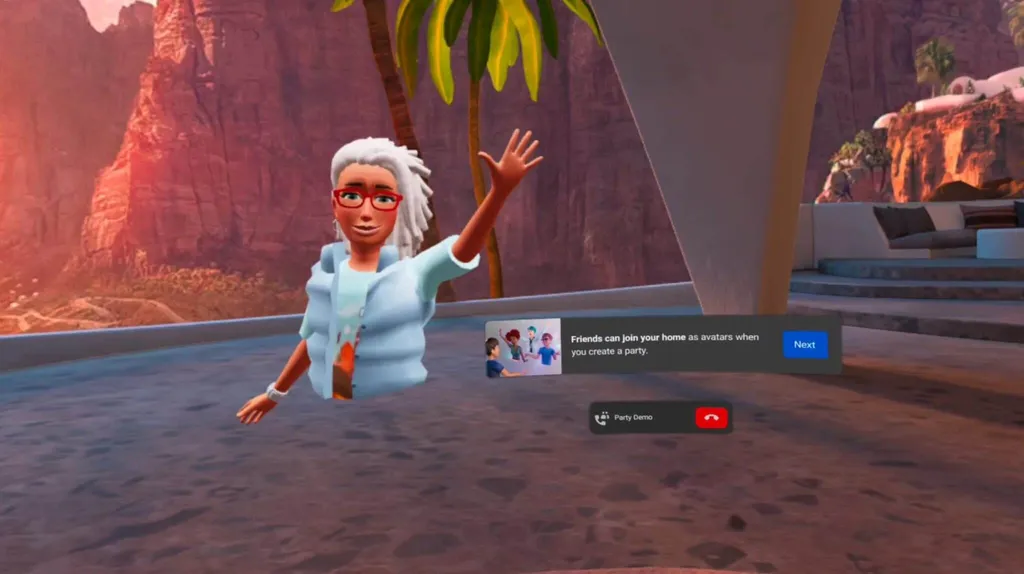This screenshot has width=1024, height=574.
Task: End the Party Demo call
Action: [x=711, y=418]
